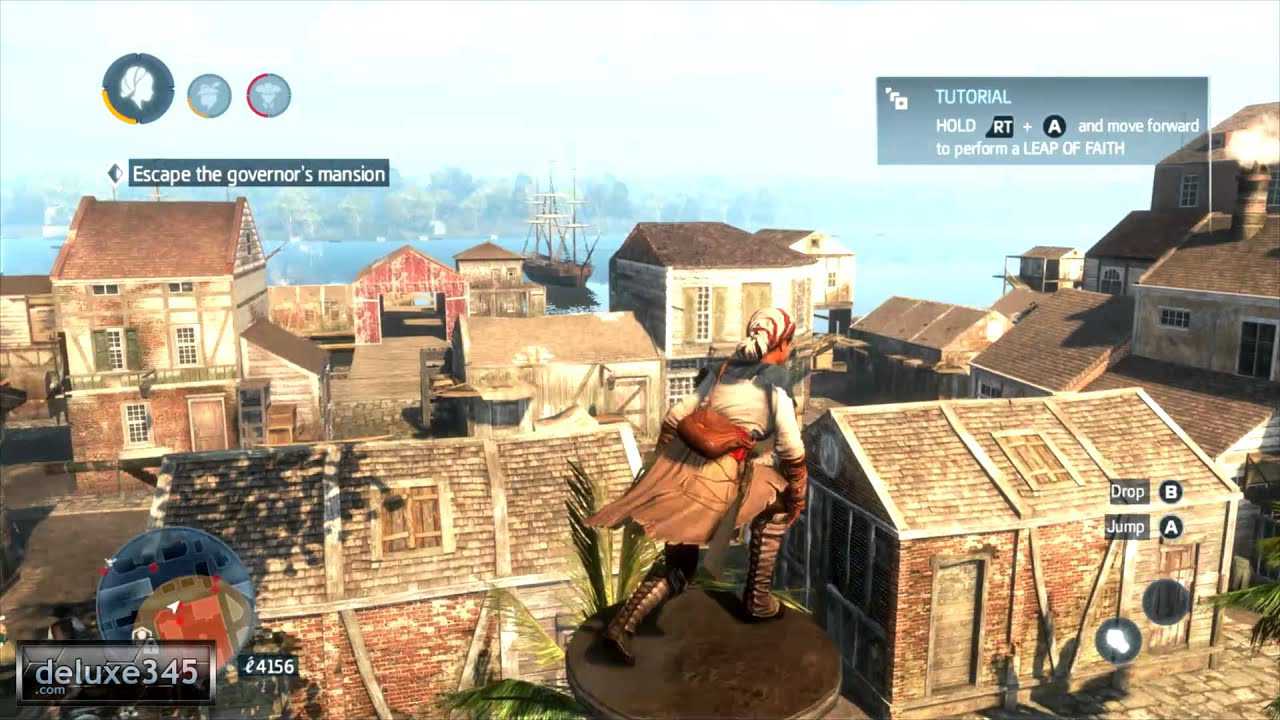Click the white player arrow on the minimap
1280x720 pixels.
point(173,607)
